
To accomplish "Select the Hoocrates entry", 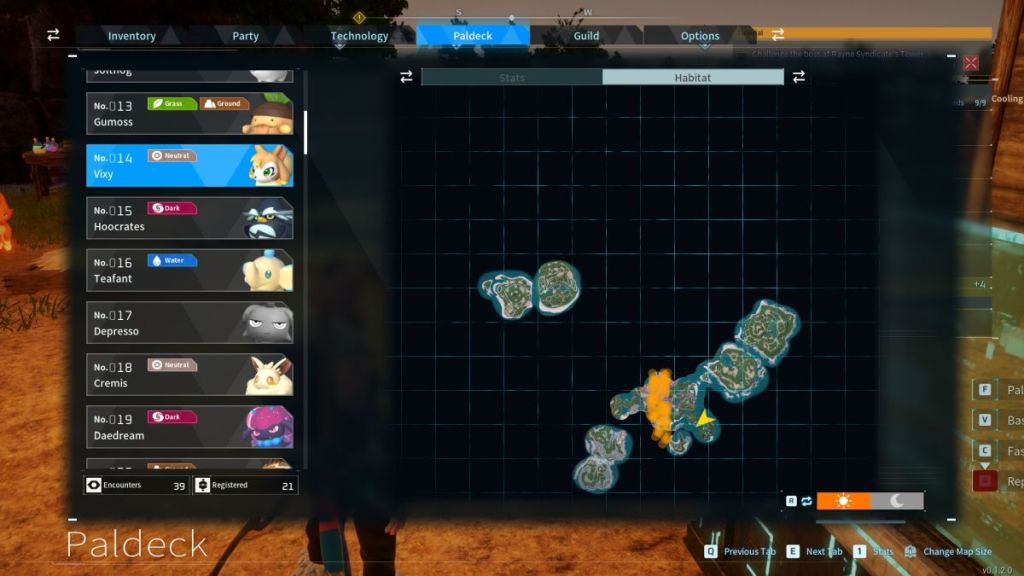I will point(190,218).
